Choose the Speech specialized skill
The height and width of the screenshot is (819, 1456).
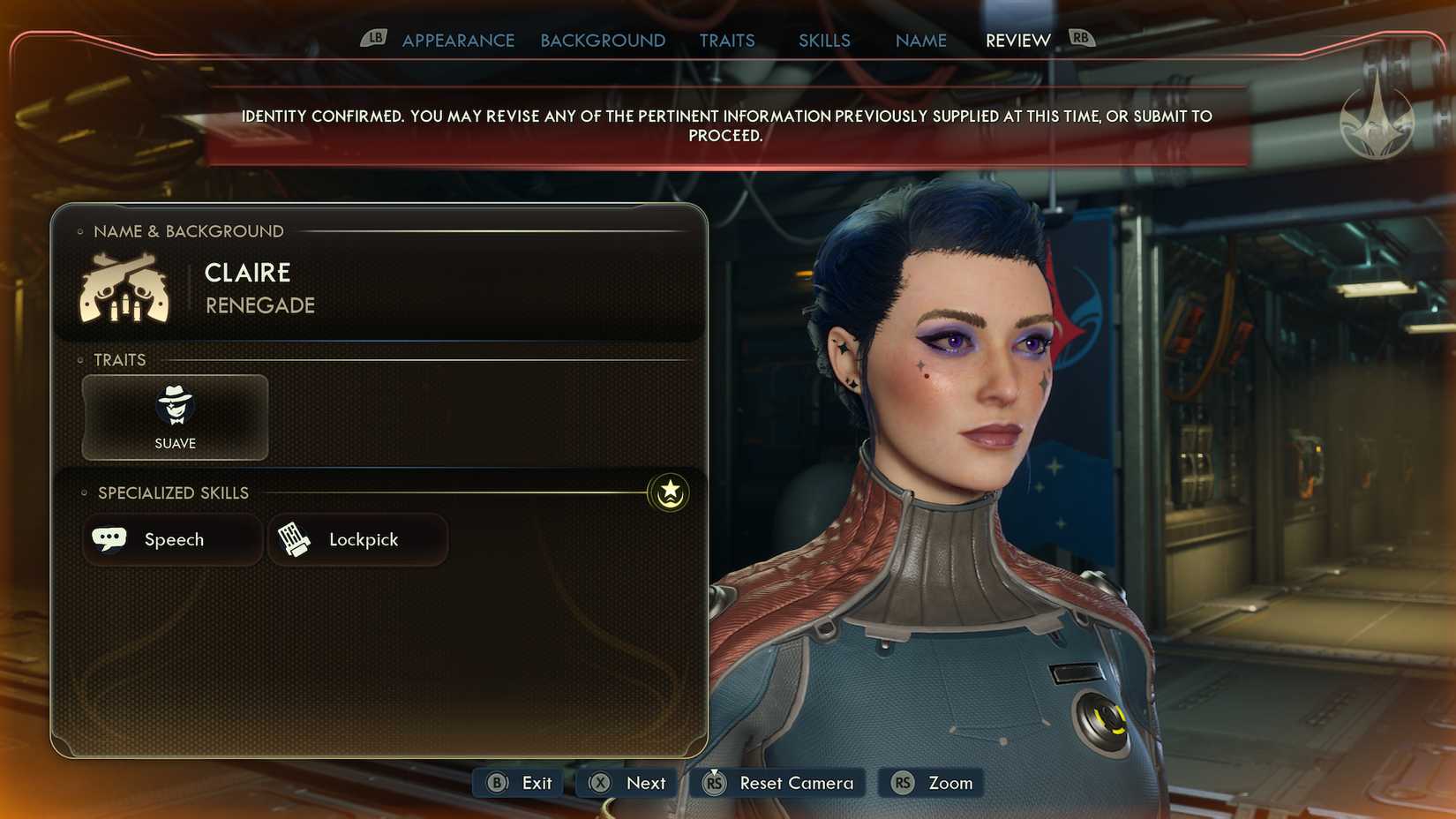[173, 539]
